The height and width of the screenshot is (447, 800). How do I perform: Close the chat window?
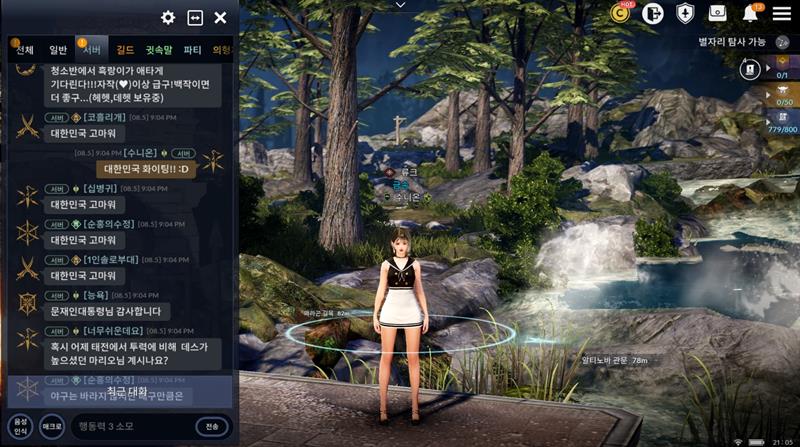coord(221,17)
